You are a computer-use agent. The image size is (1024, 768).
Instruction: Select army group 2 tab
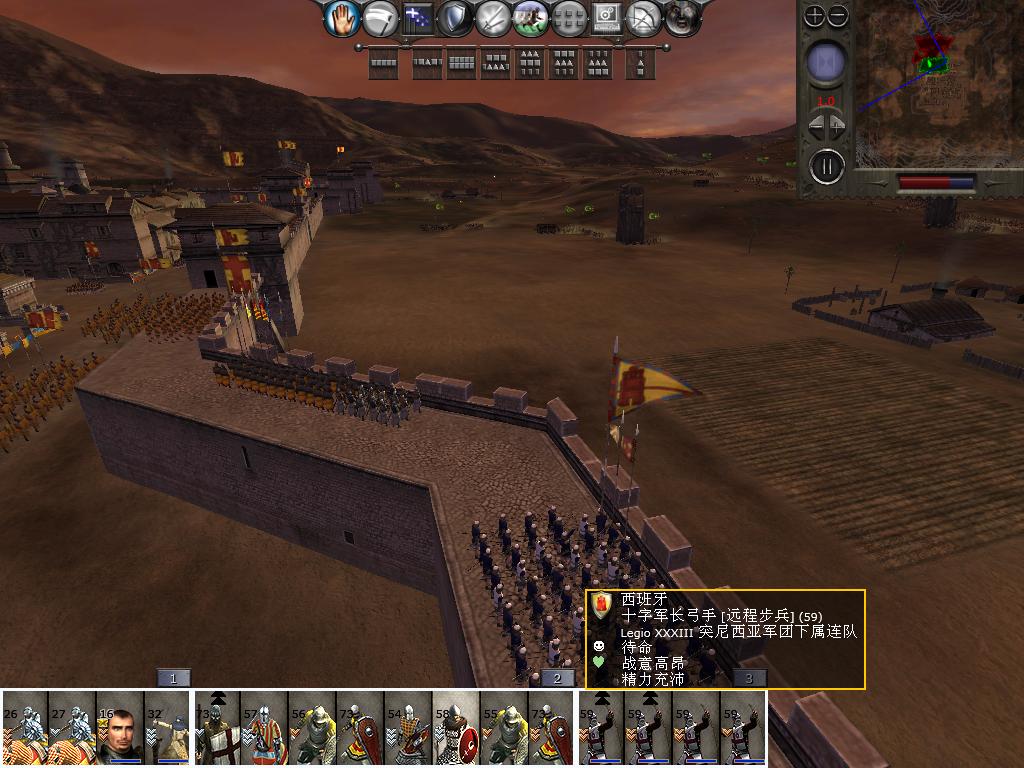(x=558, y=678)
